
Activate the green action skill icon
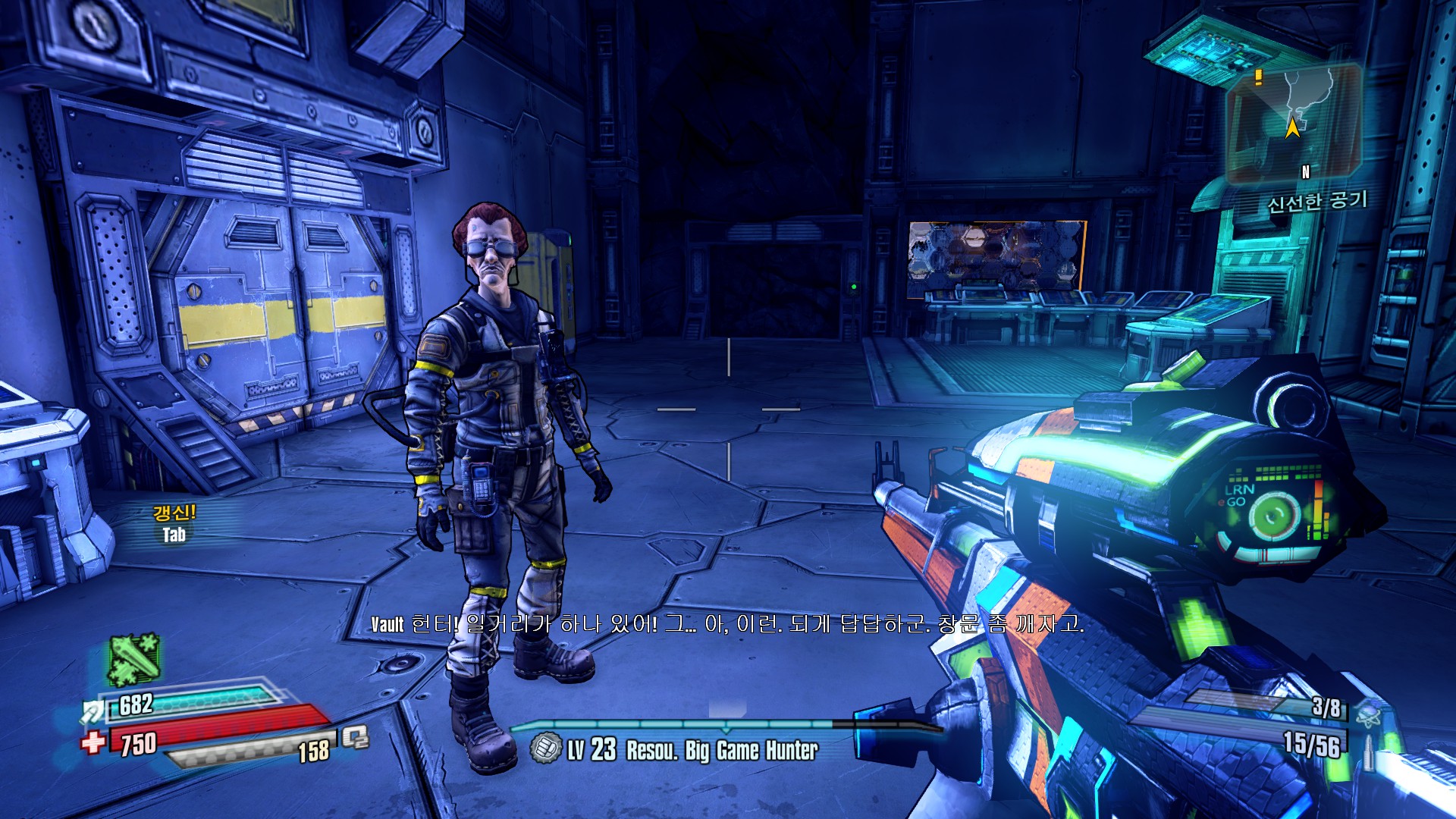(x=134, y=658)
